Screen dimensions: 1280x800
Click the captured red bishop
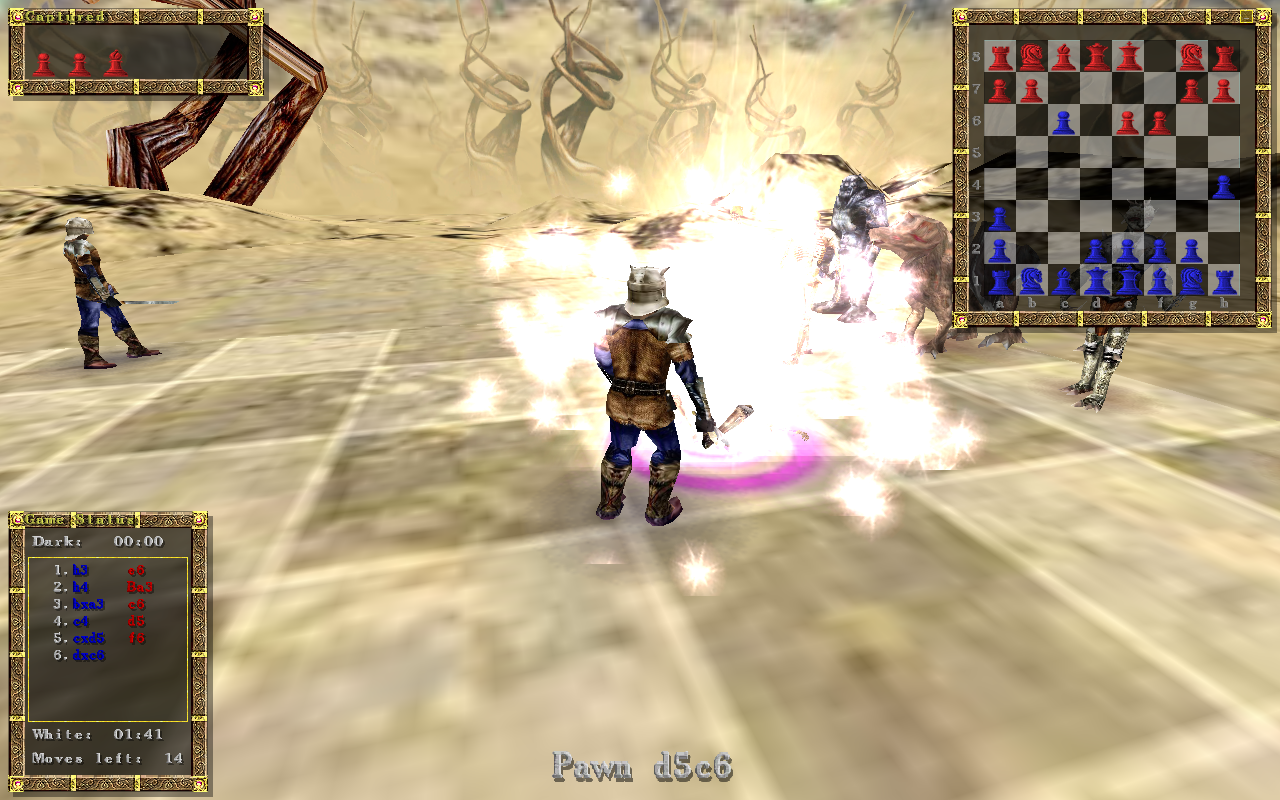116,63
